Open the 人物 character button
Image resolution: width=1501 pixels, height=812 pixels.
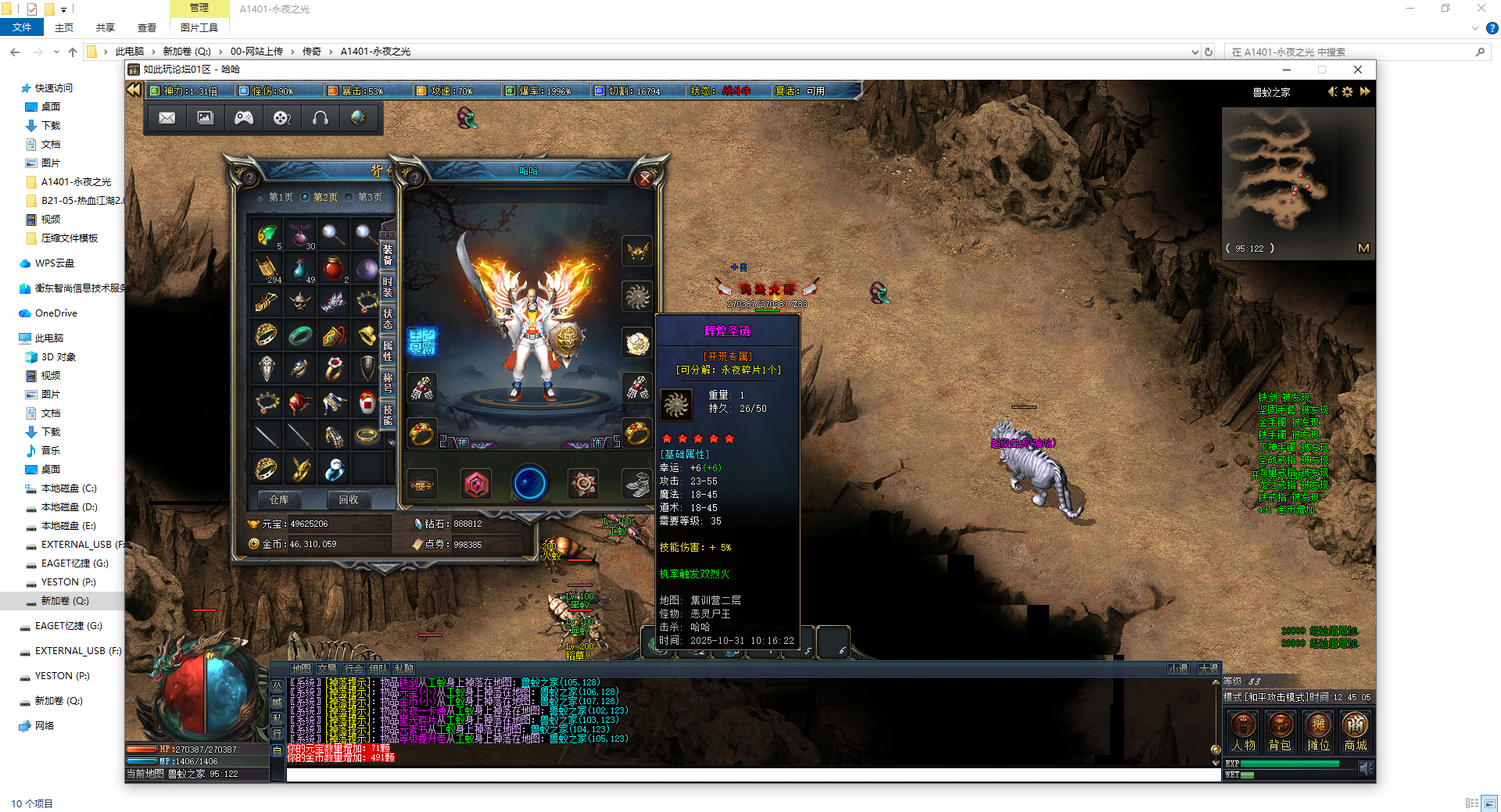point(1243,732)
